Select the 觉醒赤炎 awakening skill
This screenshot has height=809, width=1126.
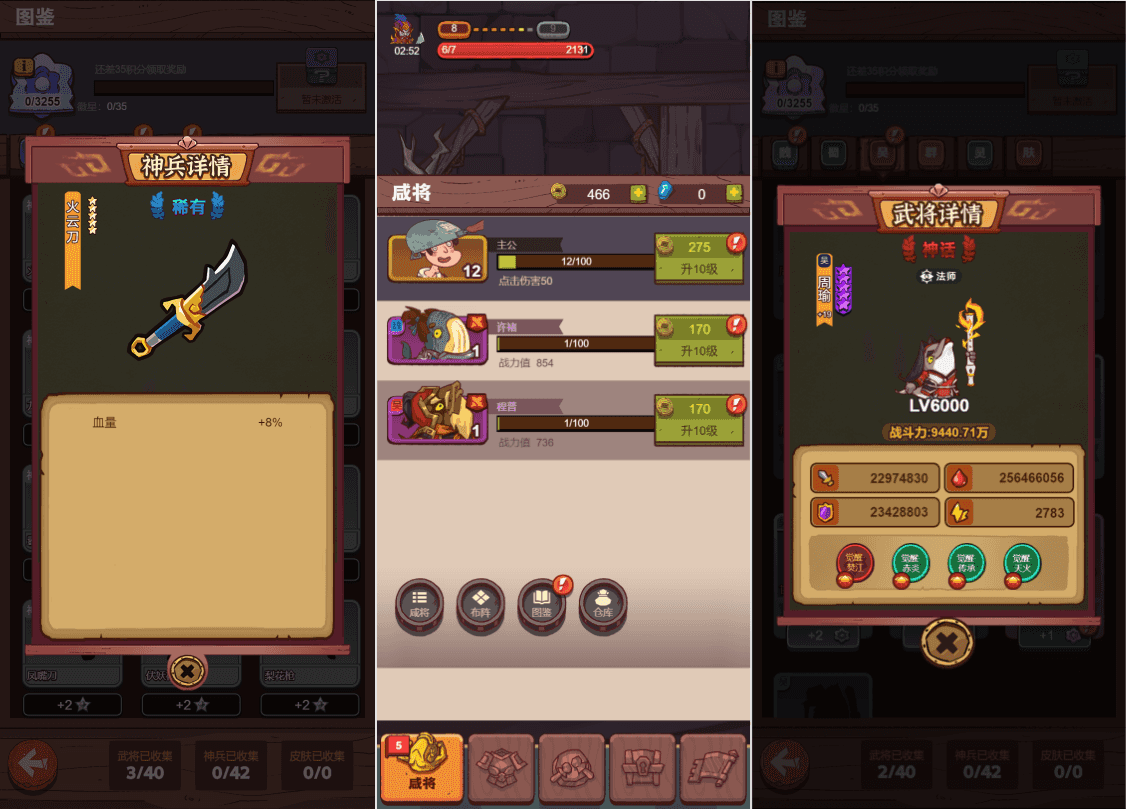click(910, 564)
